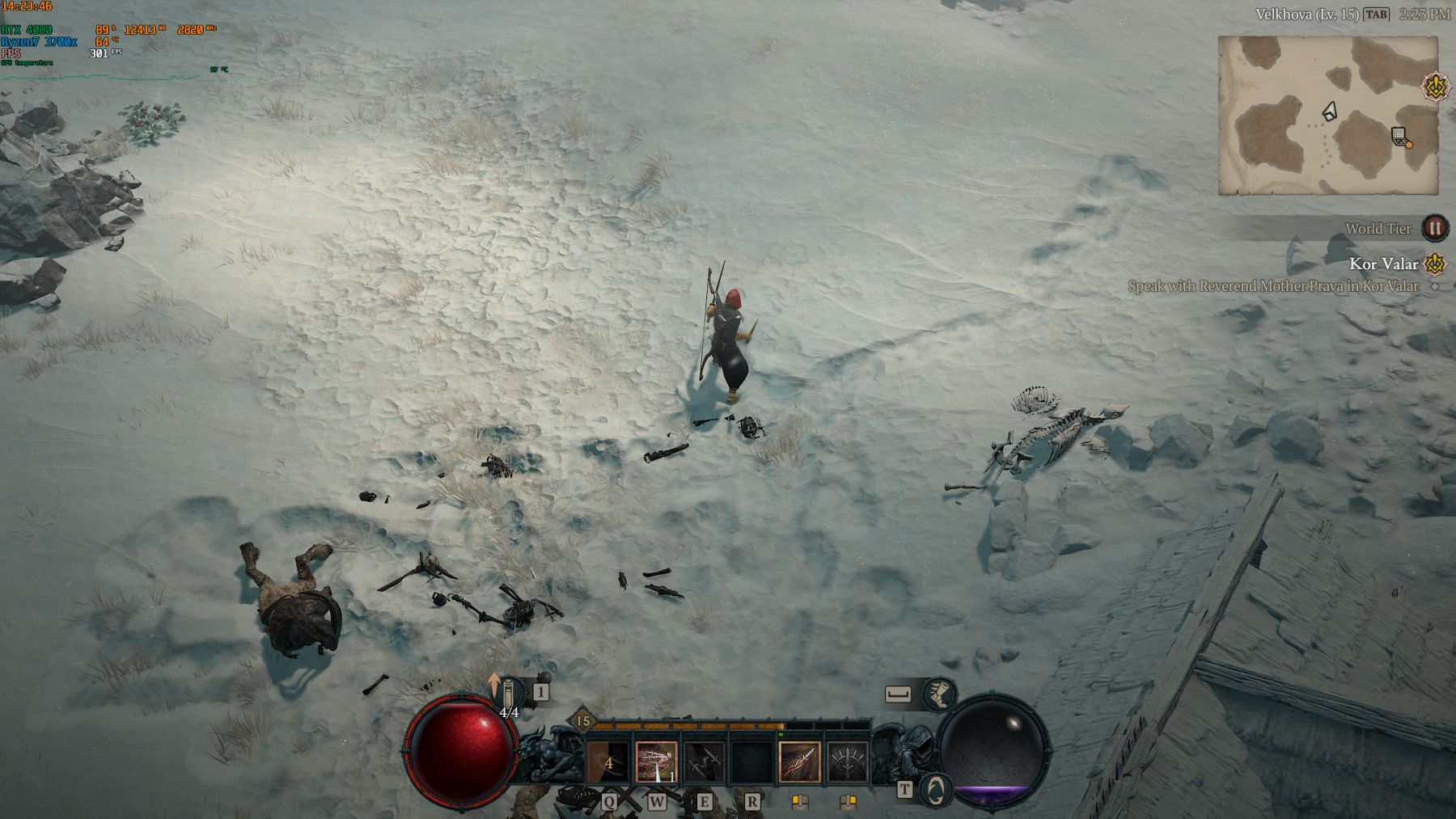Select the crossed daggers skill
This screenshot has height=819, width=1456.
703,762
